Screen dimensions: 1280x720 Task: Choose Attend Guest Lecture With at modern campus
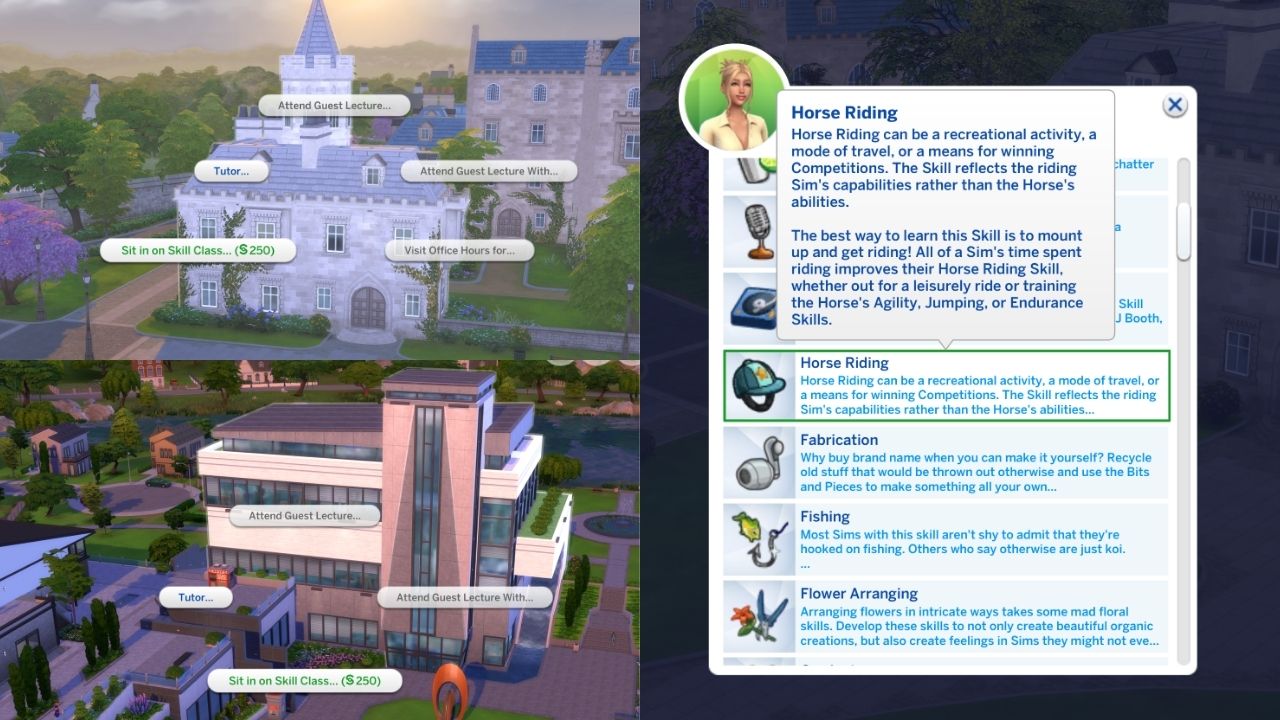click(x=462, y=597)
